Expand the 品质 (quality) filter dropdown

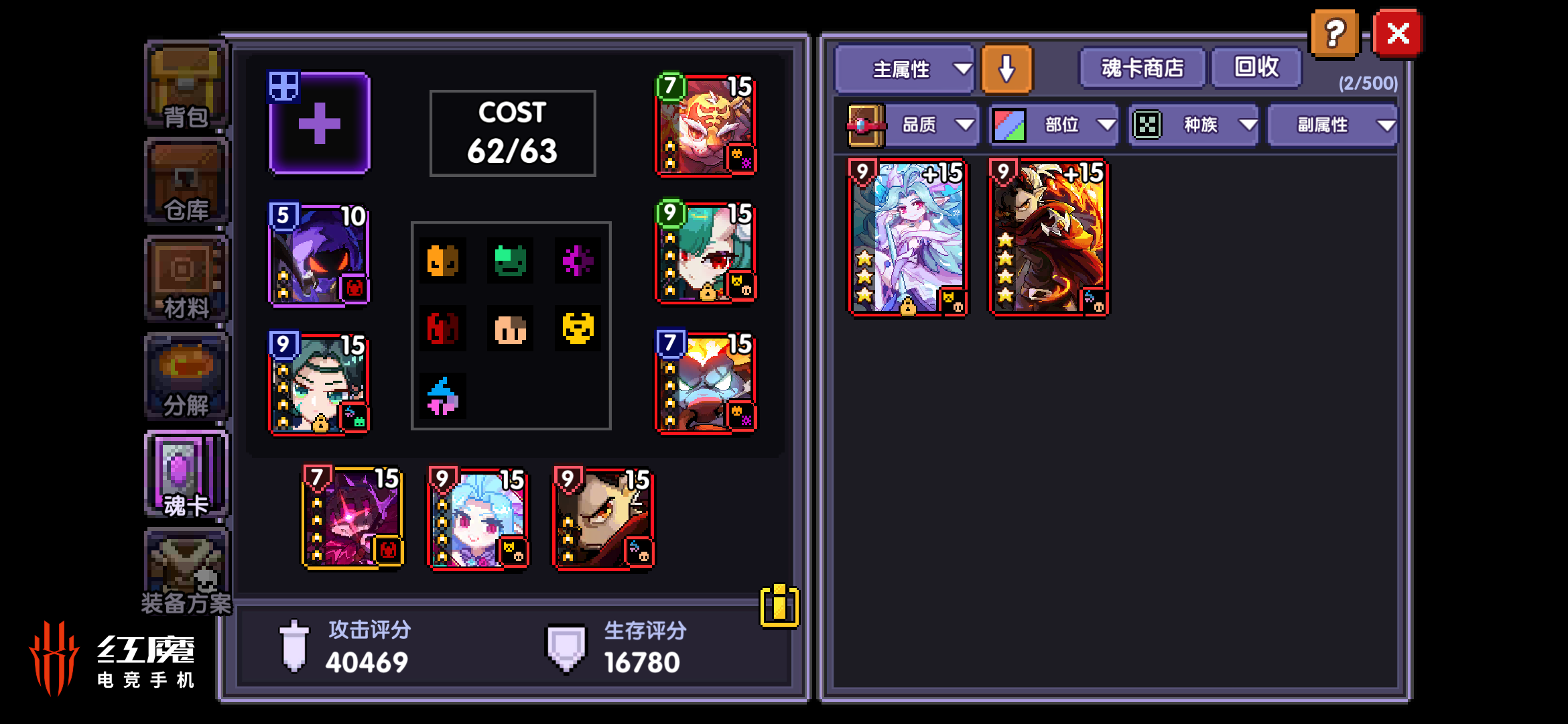pos(932,124)
